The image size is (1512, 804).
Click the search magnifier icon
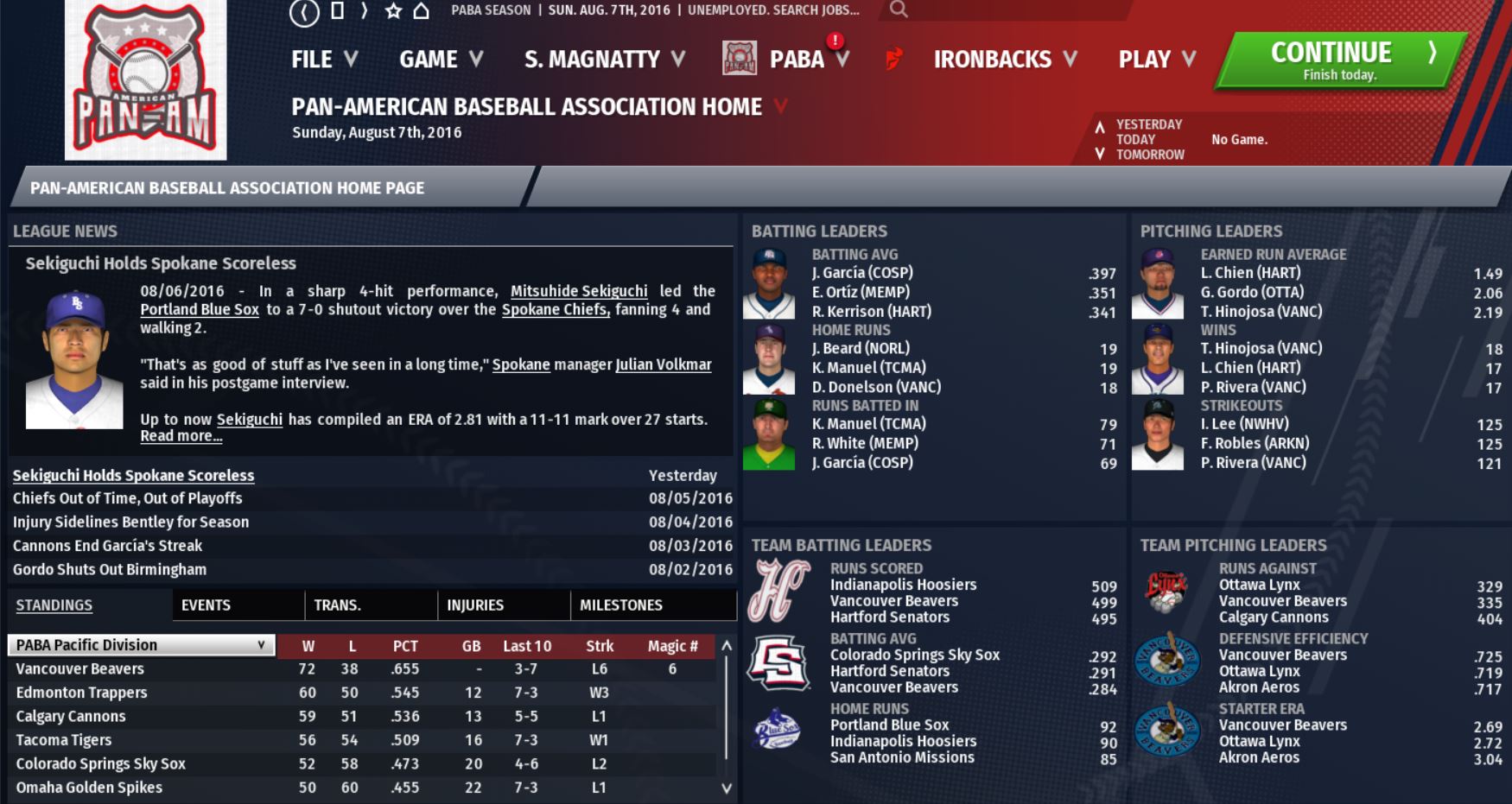click(x=899, y=9)
